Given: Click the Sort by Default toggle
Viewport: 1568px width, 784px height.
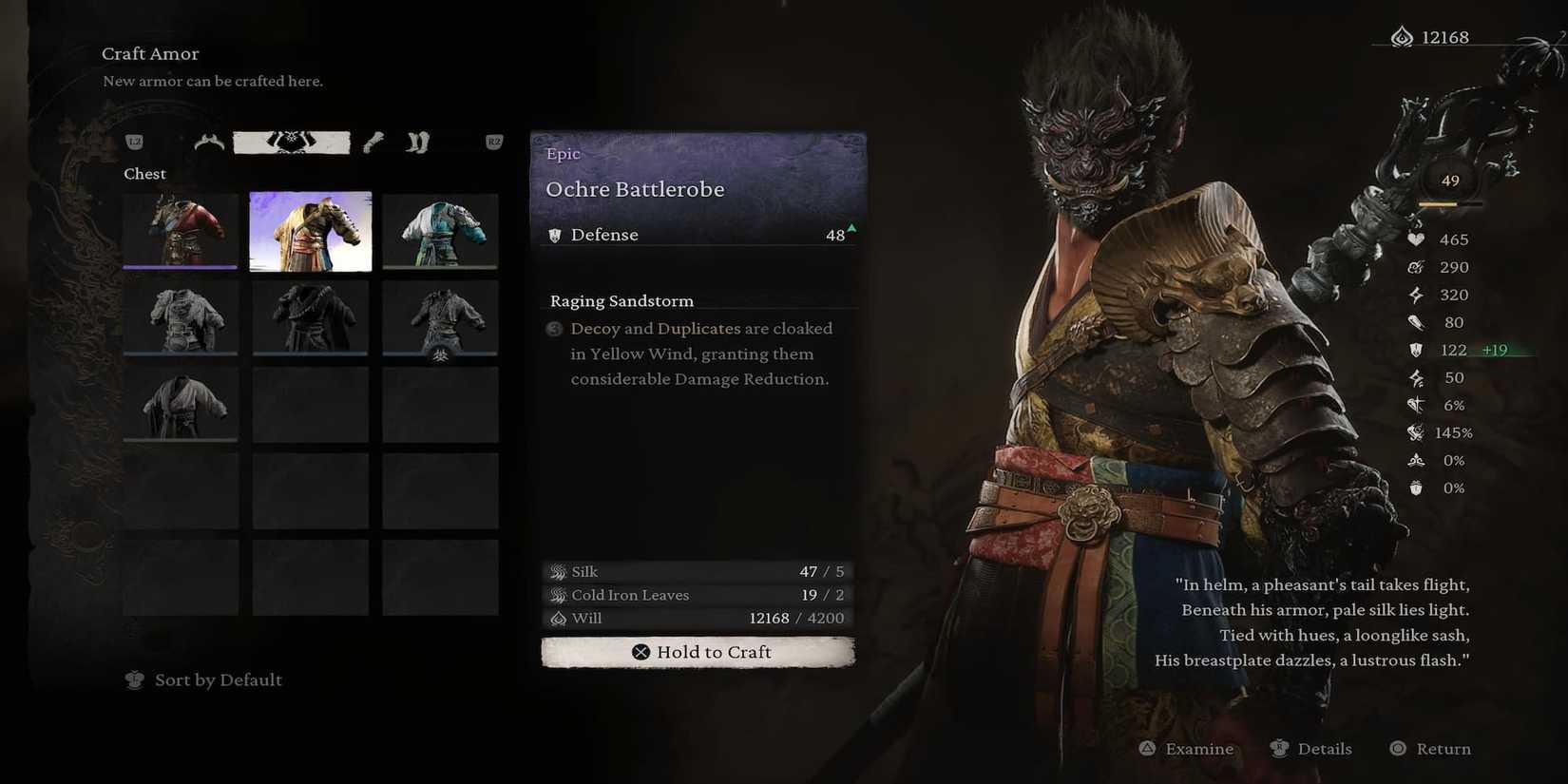Looking at the screenshot, I should tap(202, 679).
